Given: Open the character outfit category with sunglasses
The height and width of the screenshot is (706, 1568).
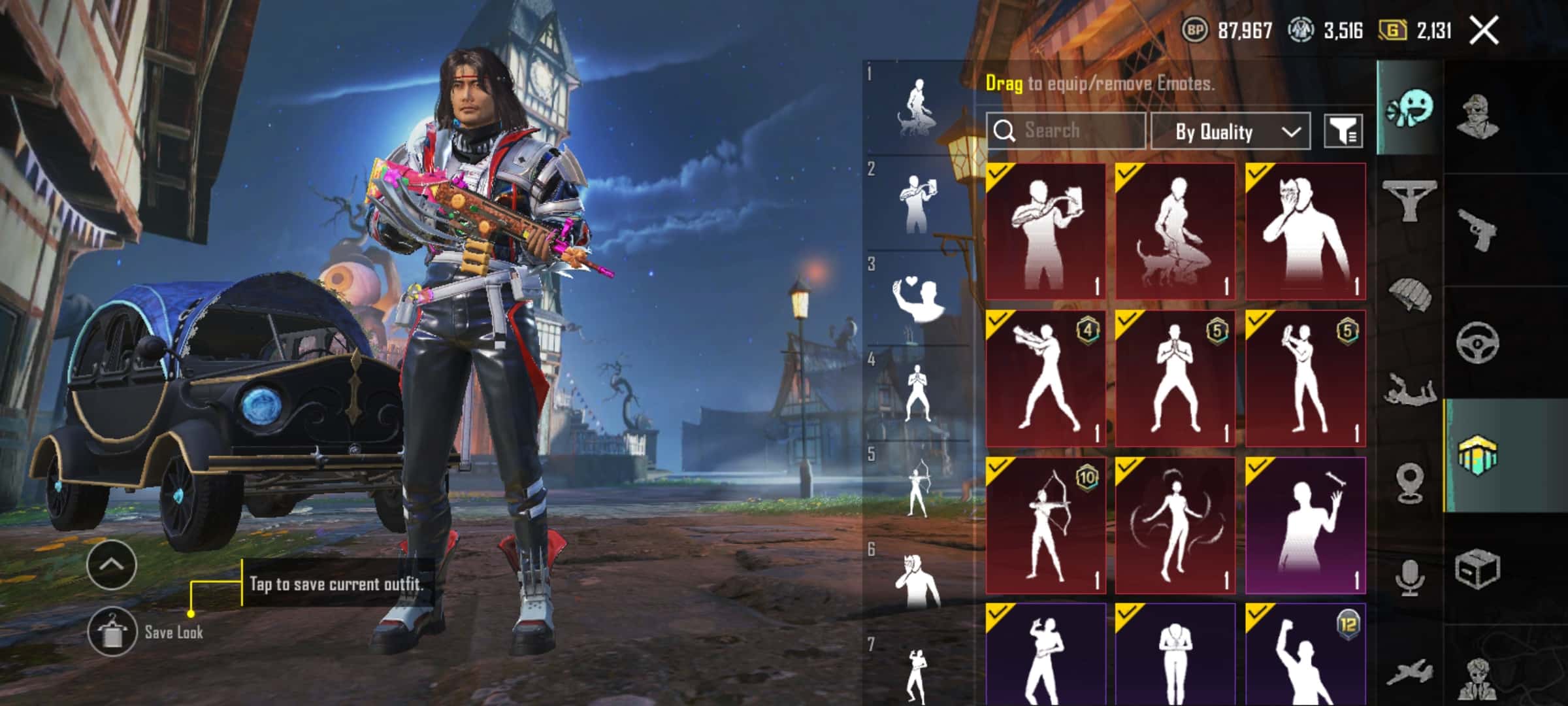Looking at the screenshot, I should [1478, 116].
